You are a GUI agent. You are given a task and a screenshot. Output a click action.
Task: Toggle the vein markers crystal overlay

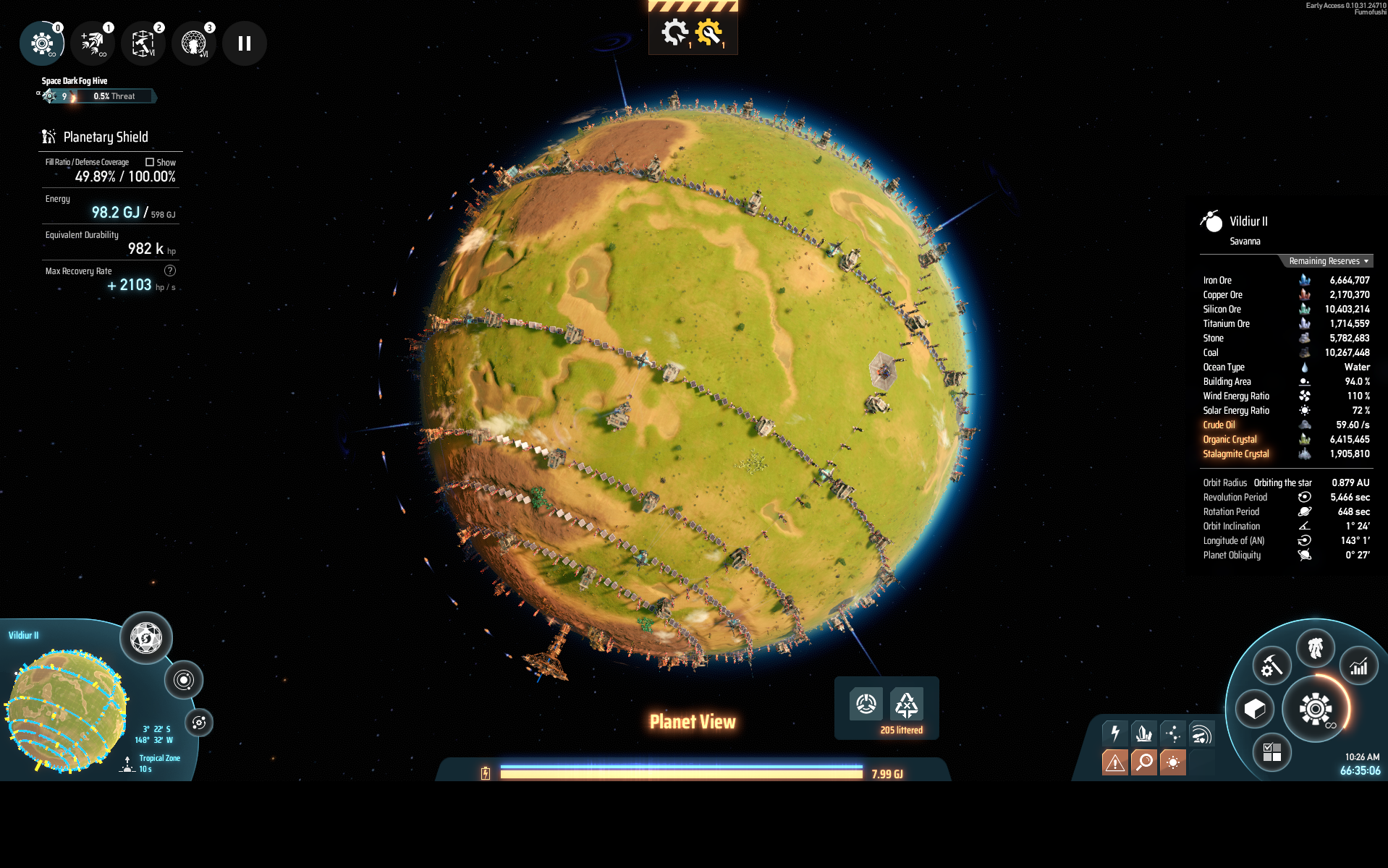(1144, 734)
